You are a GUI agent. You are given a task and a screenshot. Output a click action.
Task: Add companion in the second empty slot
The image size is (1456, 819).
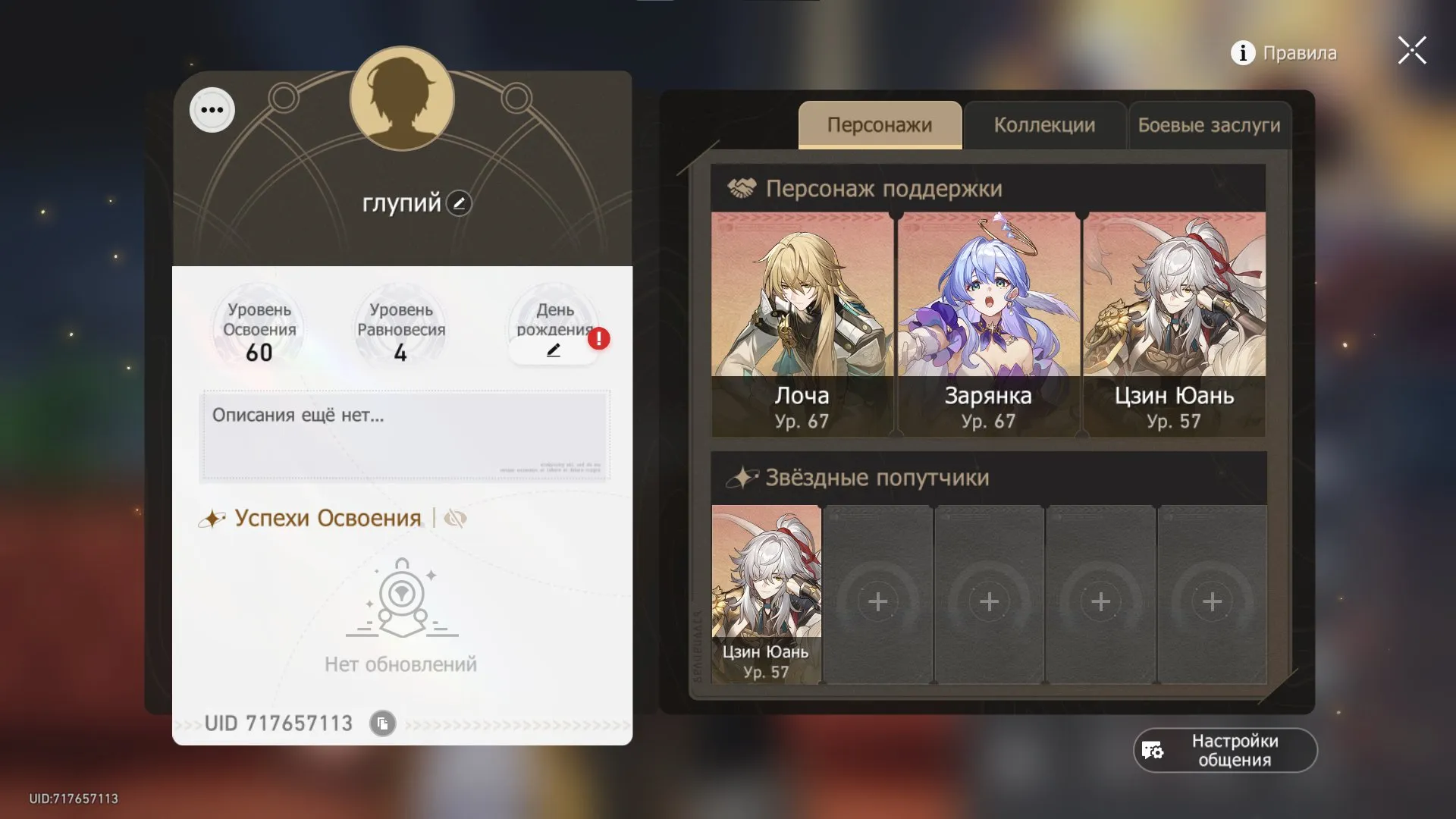tap(989, 601)
